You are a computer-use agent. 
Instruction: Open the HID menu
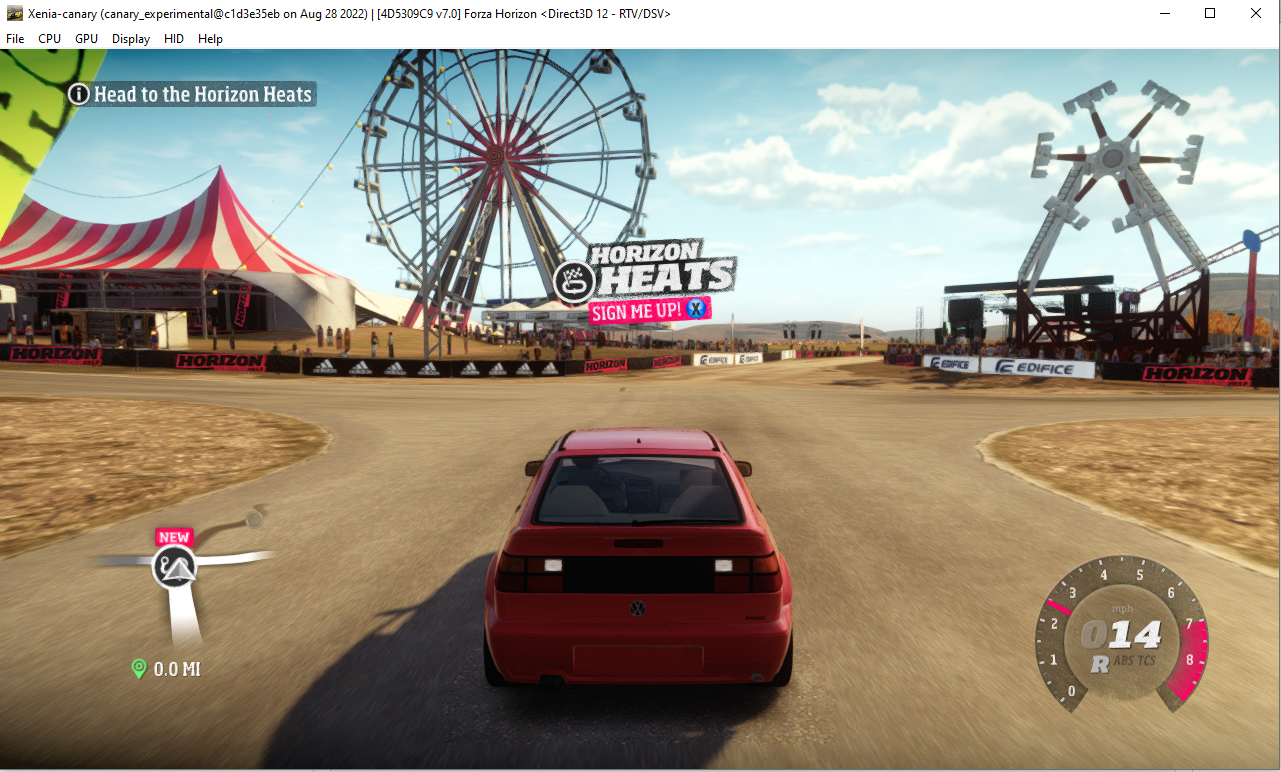click(x=173, y=38)
